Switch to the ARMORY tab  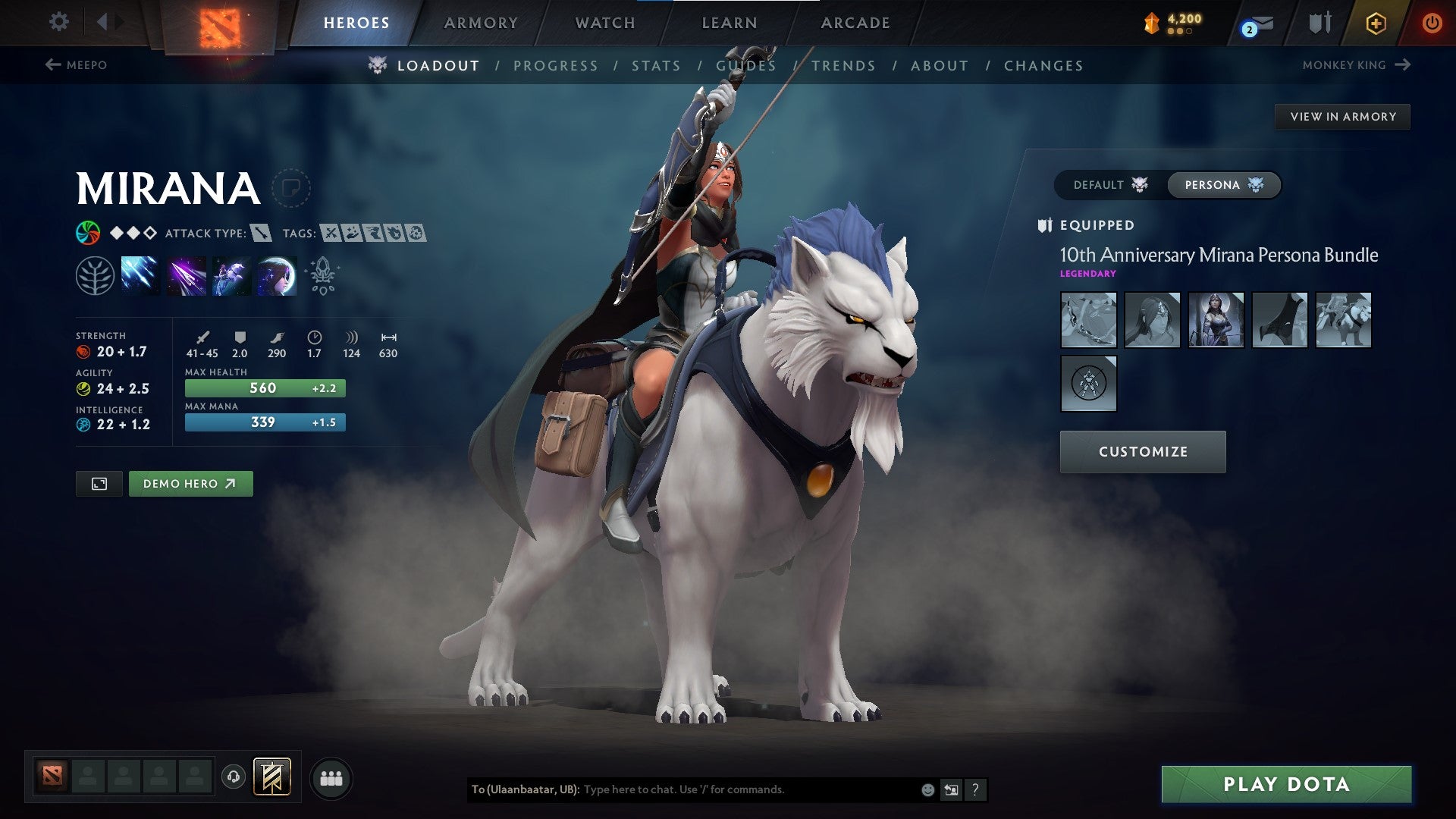point(481,22)
